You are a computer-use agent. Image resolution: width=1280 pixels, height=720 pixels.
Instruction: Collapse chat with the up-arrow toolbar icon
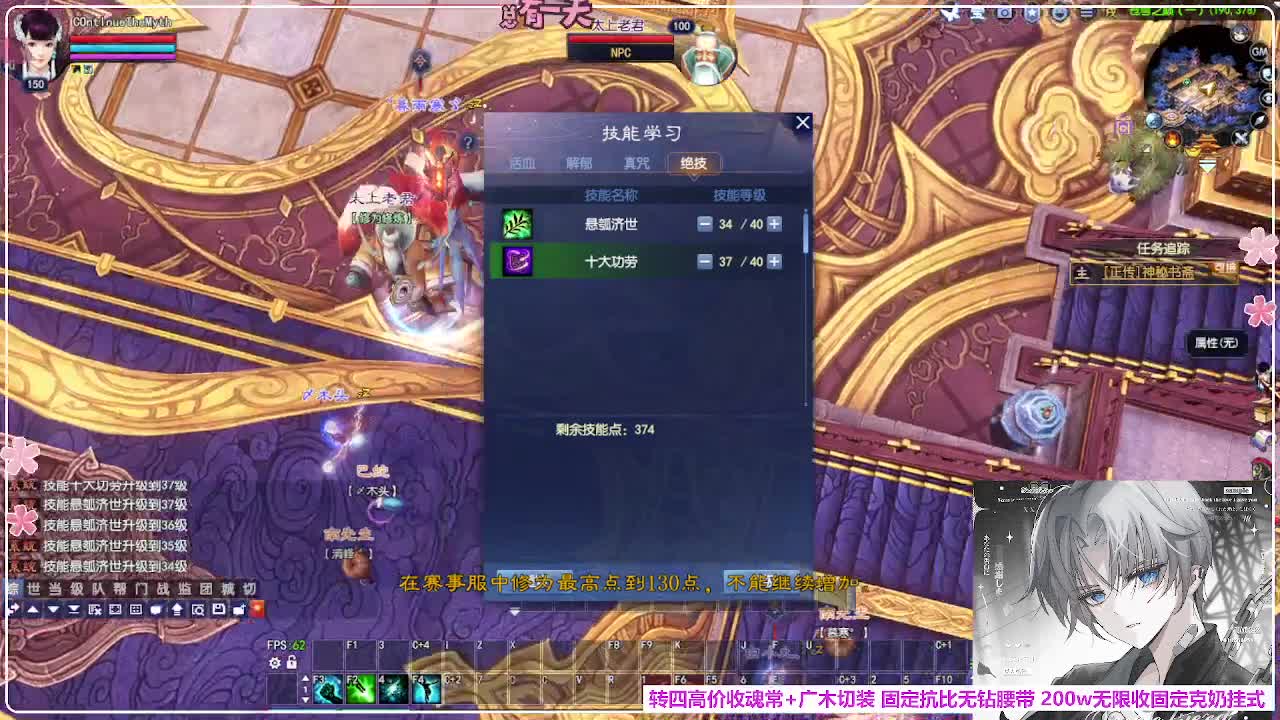coord(33,608)
